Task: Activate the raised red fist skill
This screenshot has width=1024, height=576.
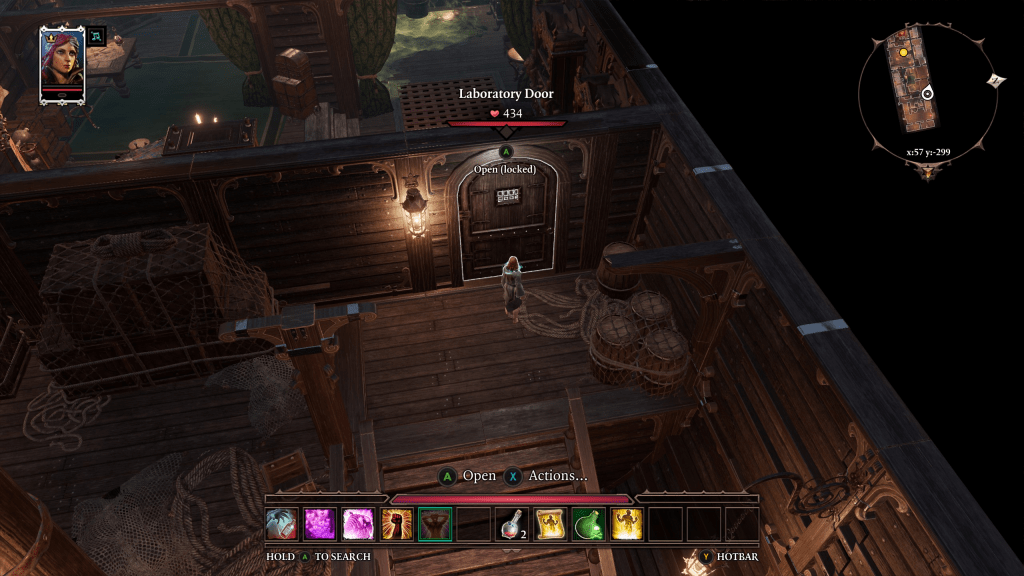Action: [396, 524]
